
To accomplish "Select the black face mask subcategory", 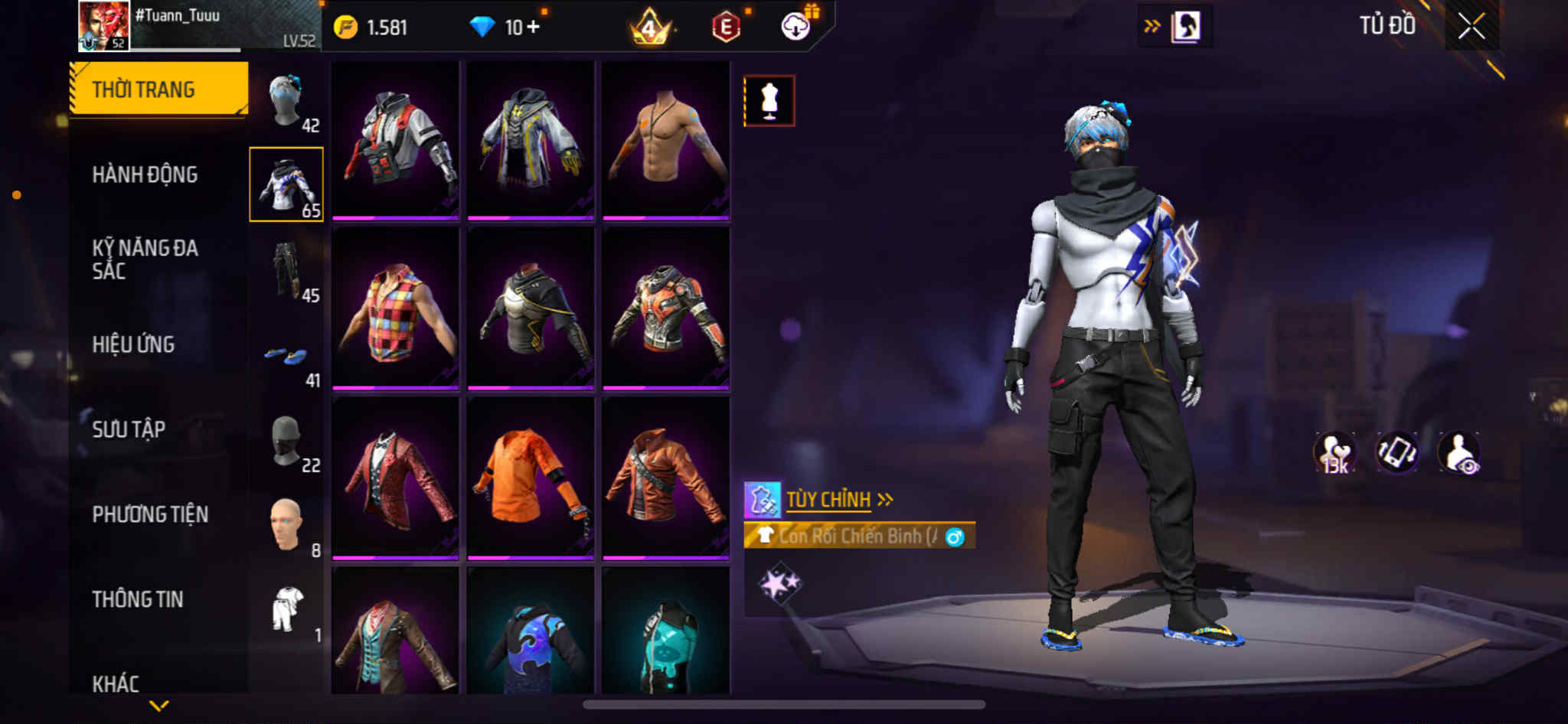I will tap(287, 442).
